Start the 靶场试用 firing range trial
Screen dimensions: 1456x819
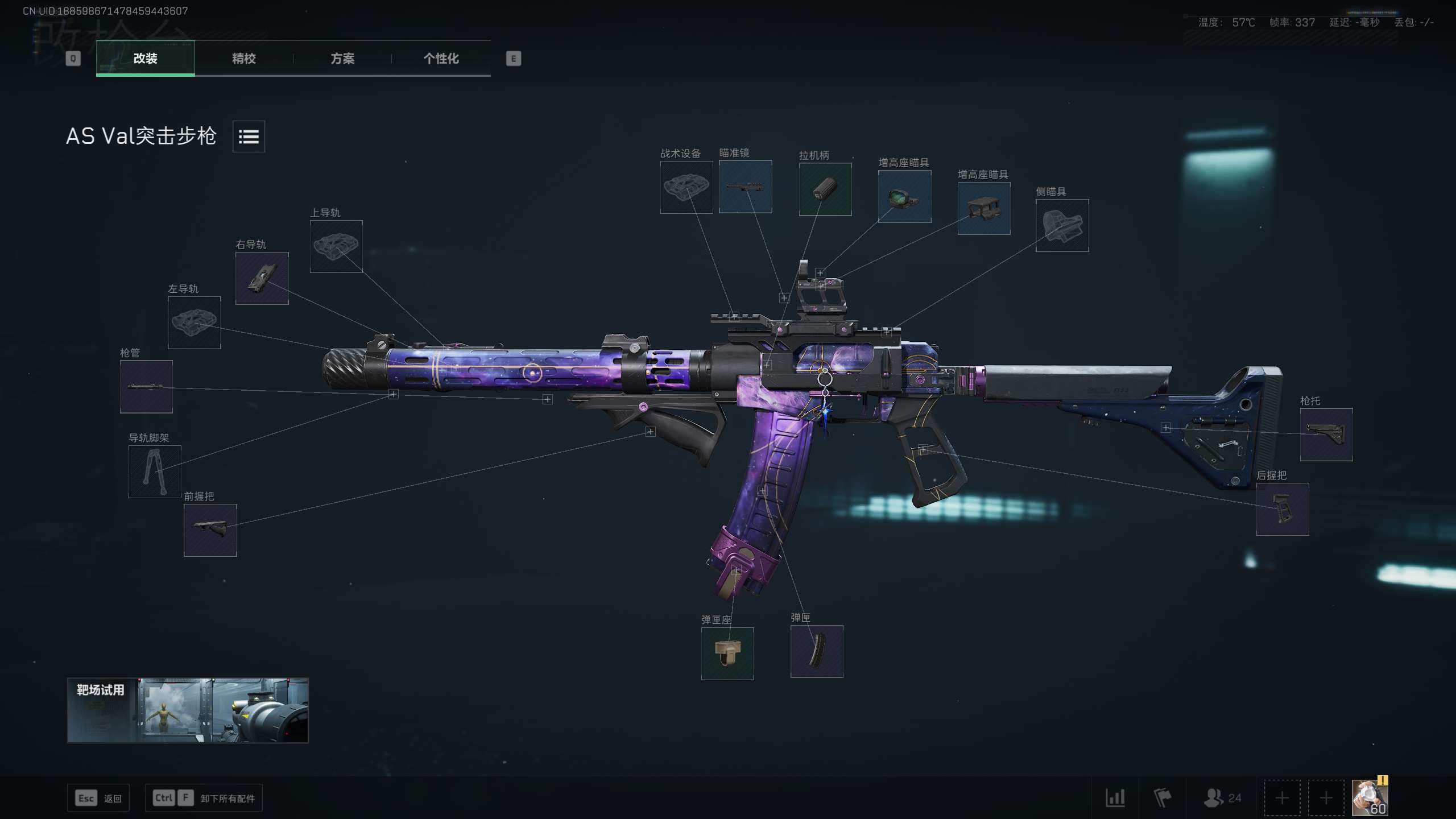point(188,710)
